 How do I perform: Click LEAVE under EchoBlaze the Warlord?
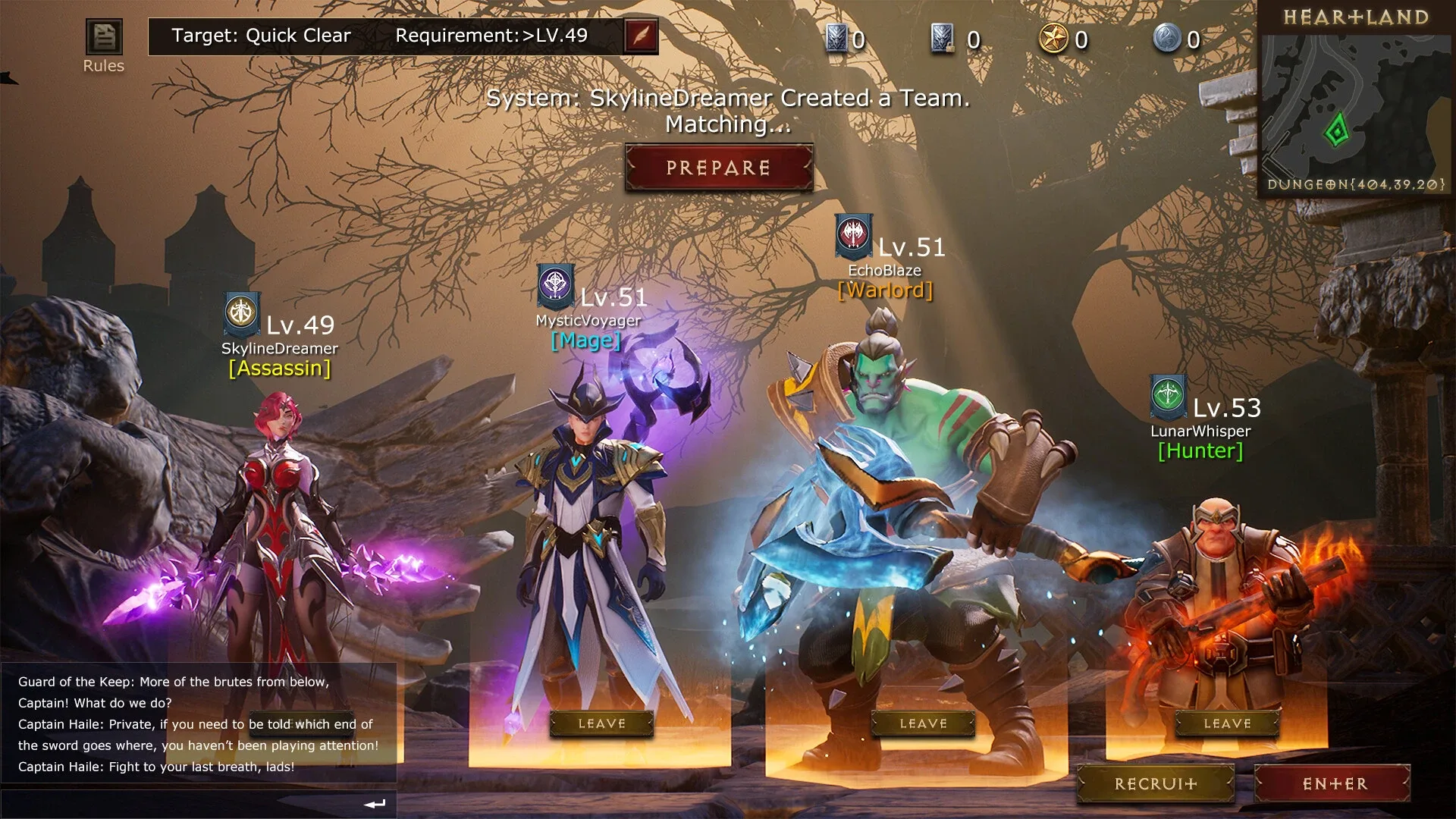(923, 724)
